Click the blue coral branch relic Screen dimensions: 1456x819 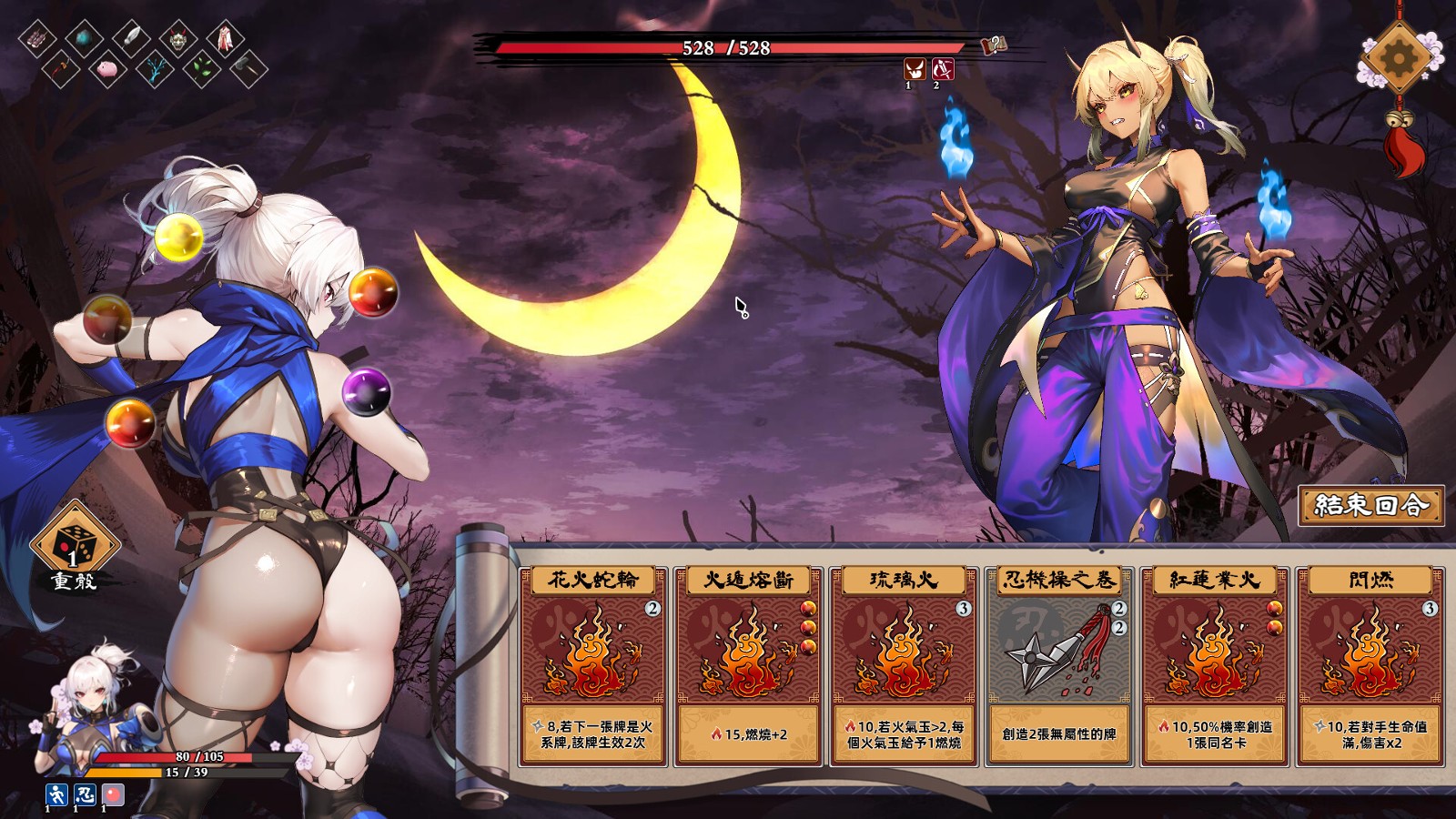point(154,68)
